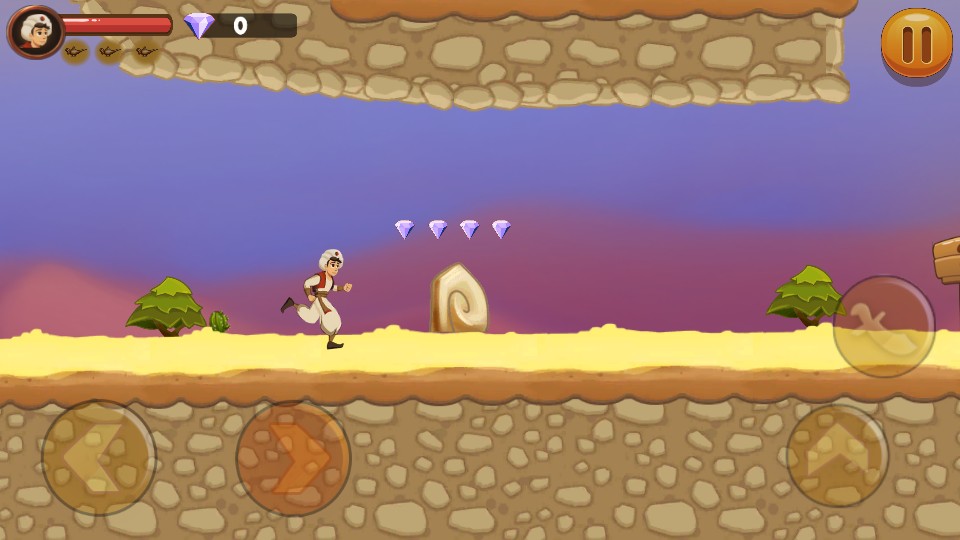Hit the jump up-arrow button
This screenshot has width=960, height=540.
[x=837, y=456]
